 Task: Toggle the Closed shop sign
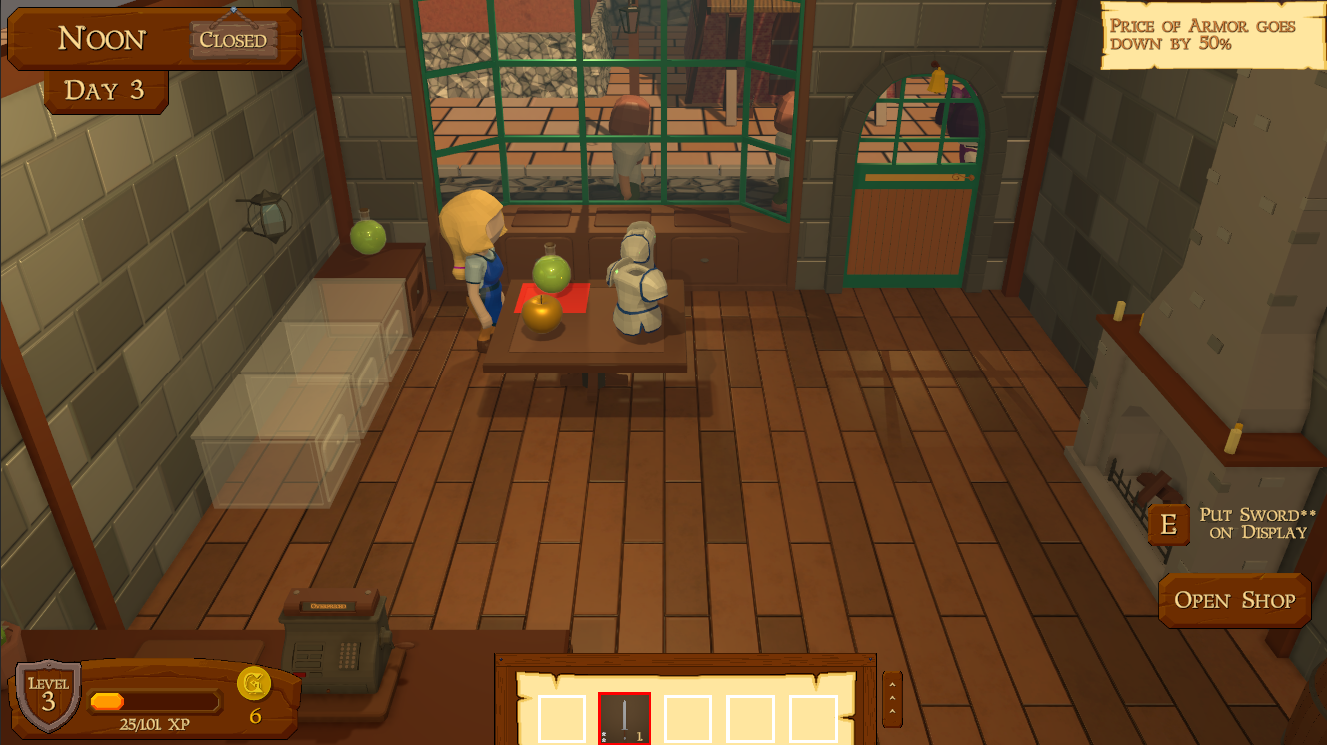[x=234, y=42]
